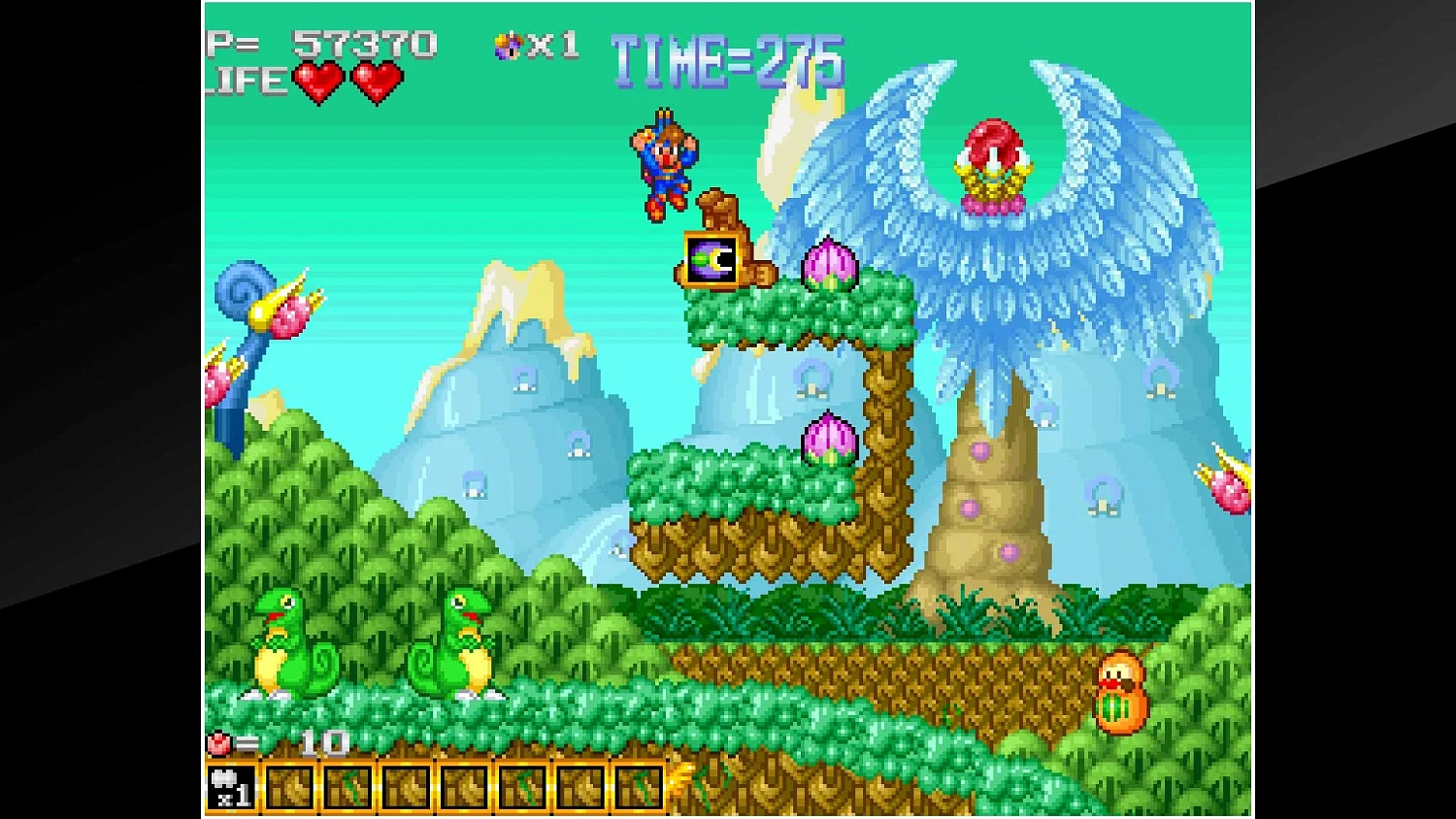Toggle the first red LIFE heart
The image size is (1456, 819).
click(x=317, y=82)
